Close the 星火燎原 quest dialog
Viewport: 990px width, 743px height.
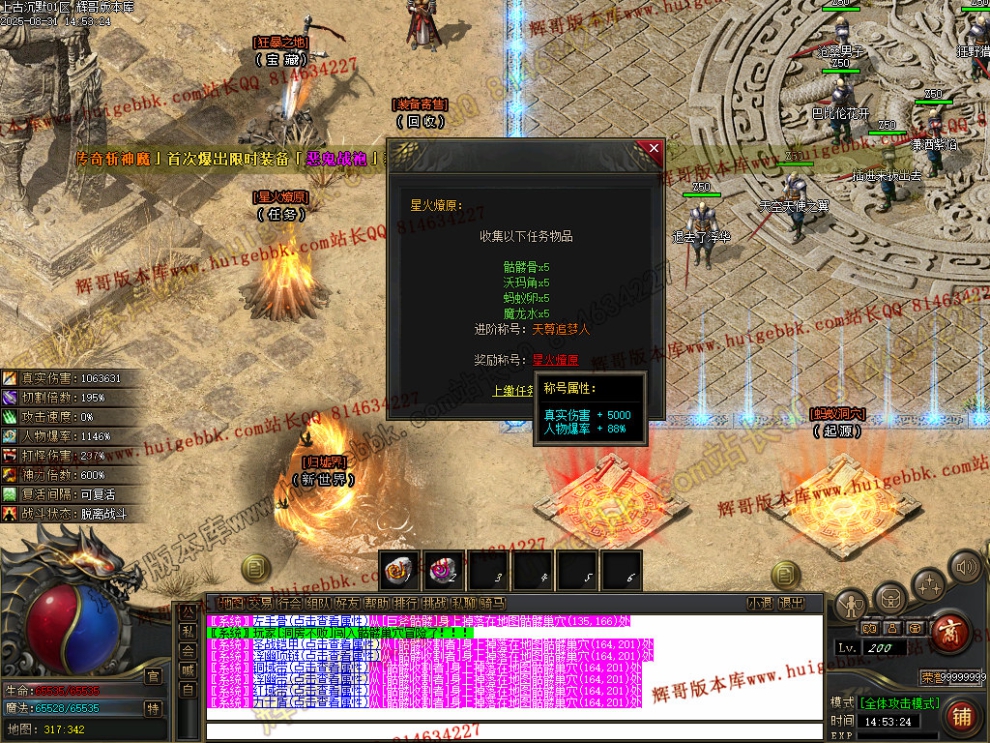tap(654, 149)
